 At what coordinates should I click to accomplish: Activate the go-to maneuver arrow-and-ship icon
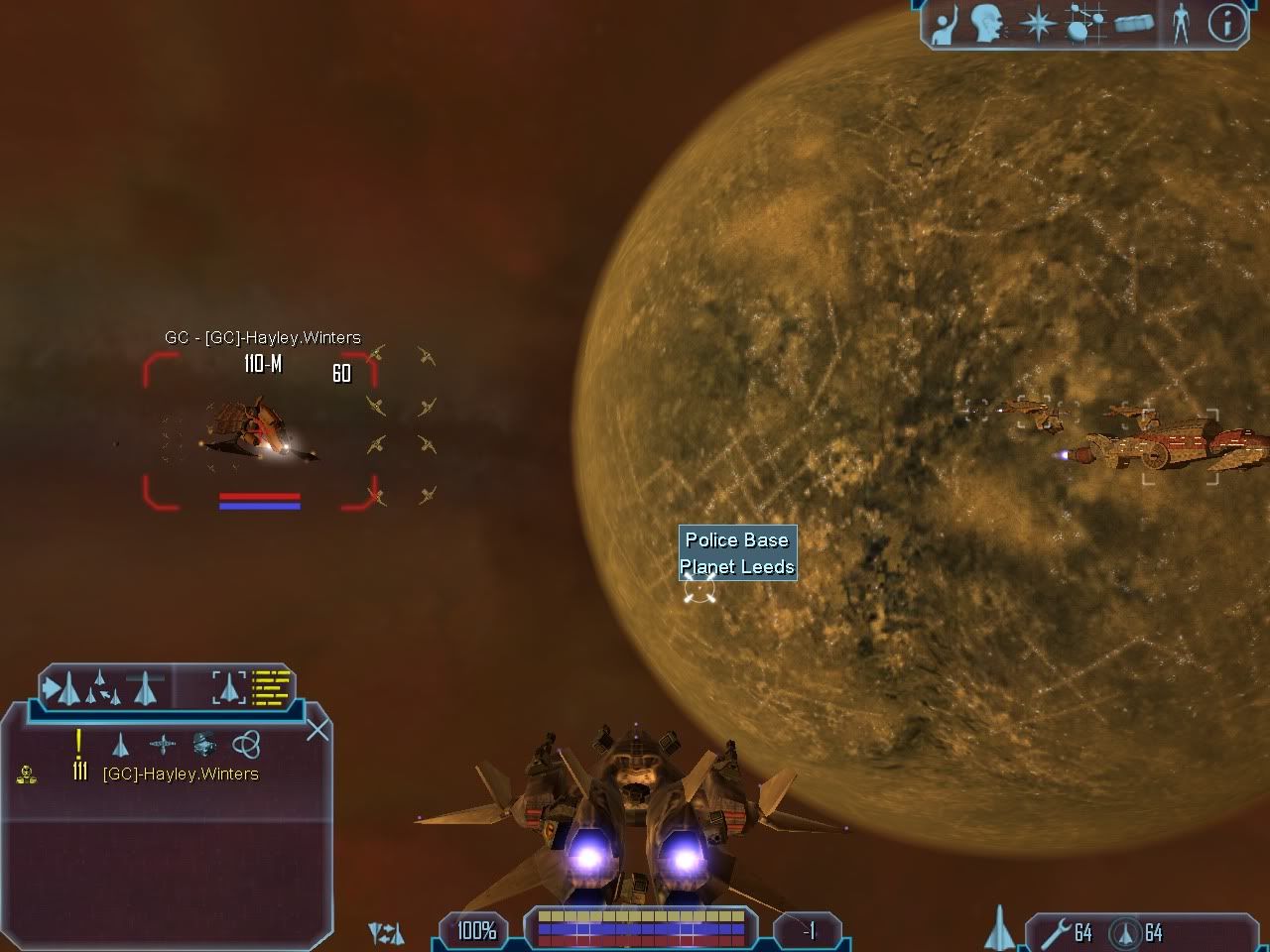62,687
